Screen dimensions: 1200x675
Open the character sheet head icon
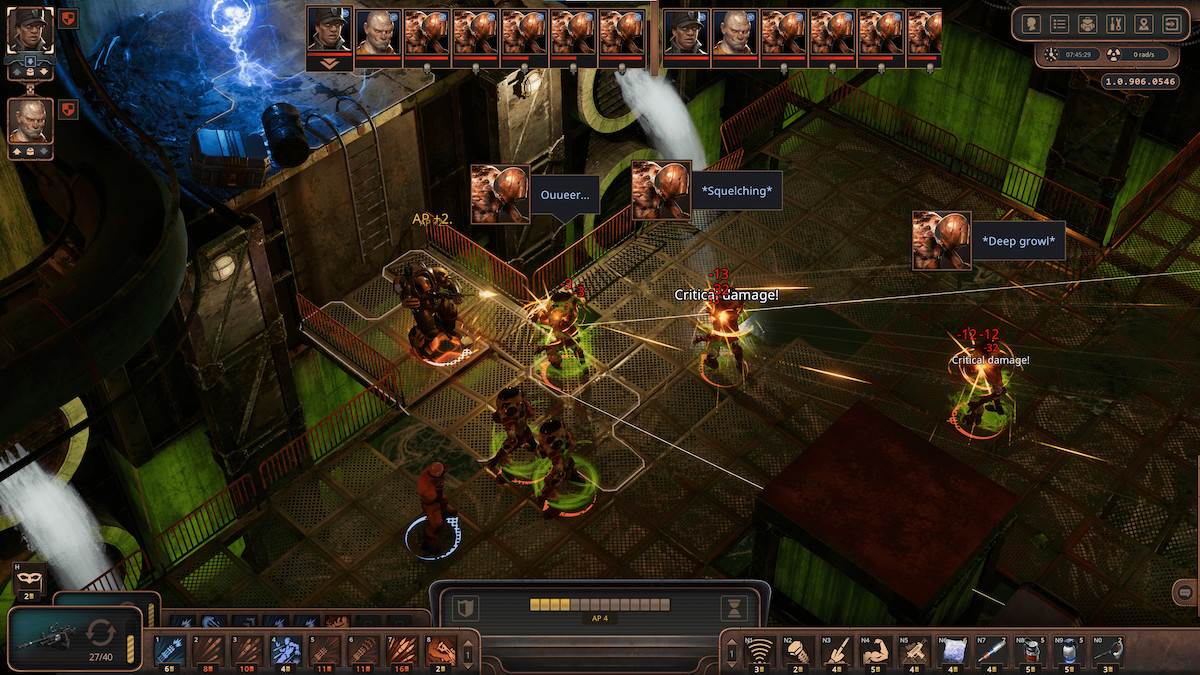tap(1032, 24)
